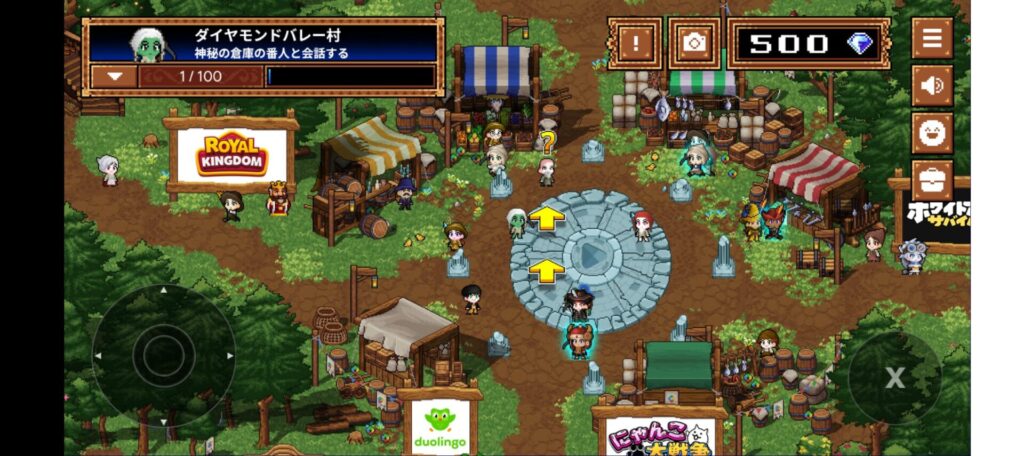The height and width of the screenshot is (456, 1024).
Task: Open the hamburger menu
Action: click(x=931, y=39)
